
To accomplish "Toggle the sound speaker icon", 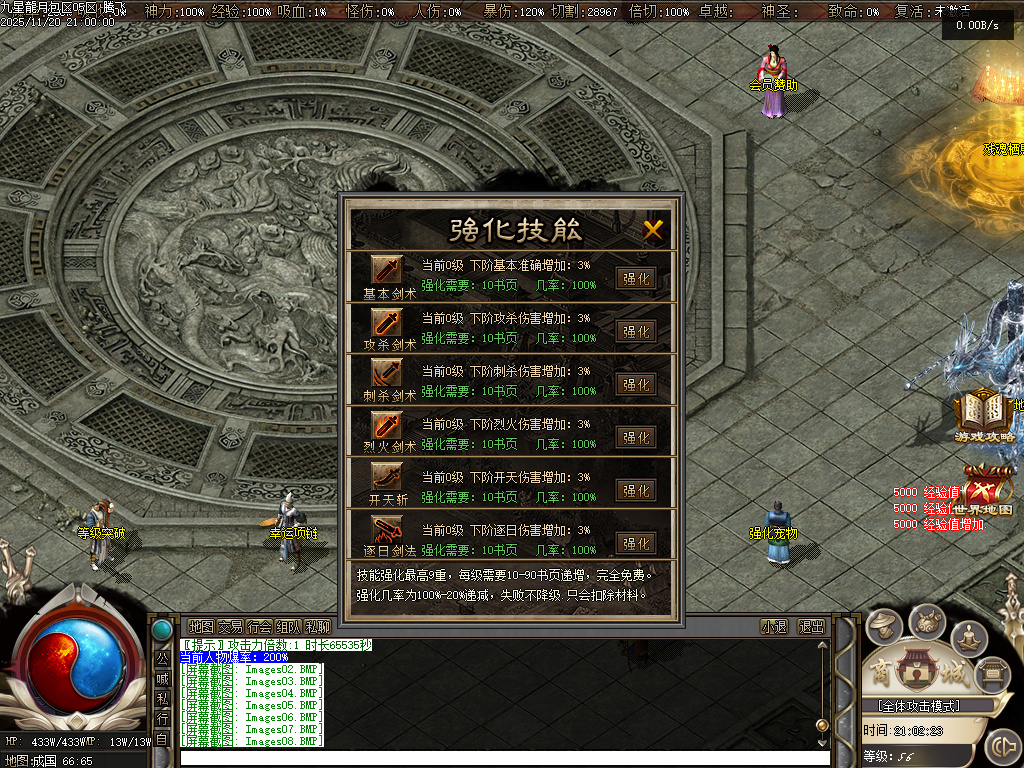I will pos(1001,747).
